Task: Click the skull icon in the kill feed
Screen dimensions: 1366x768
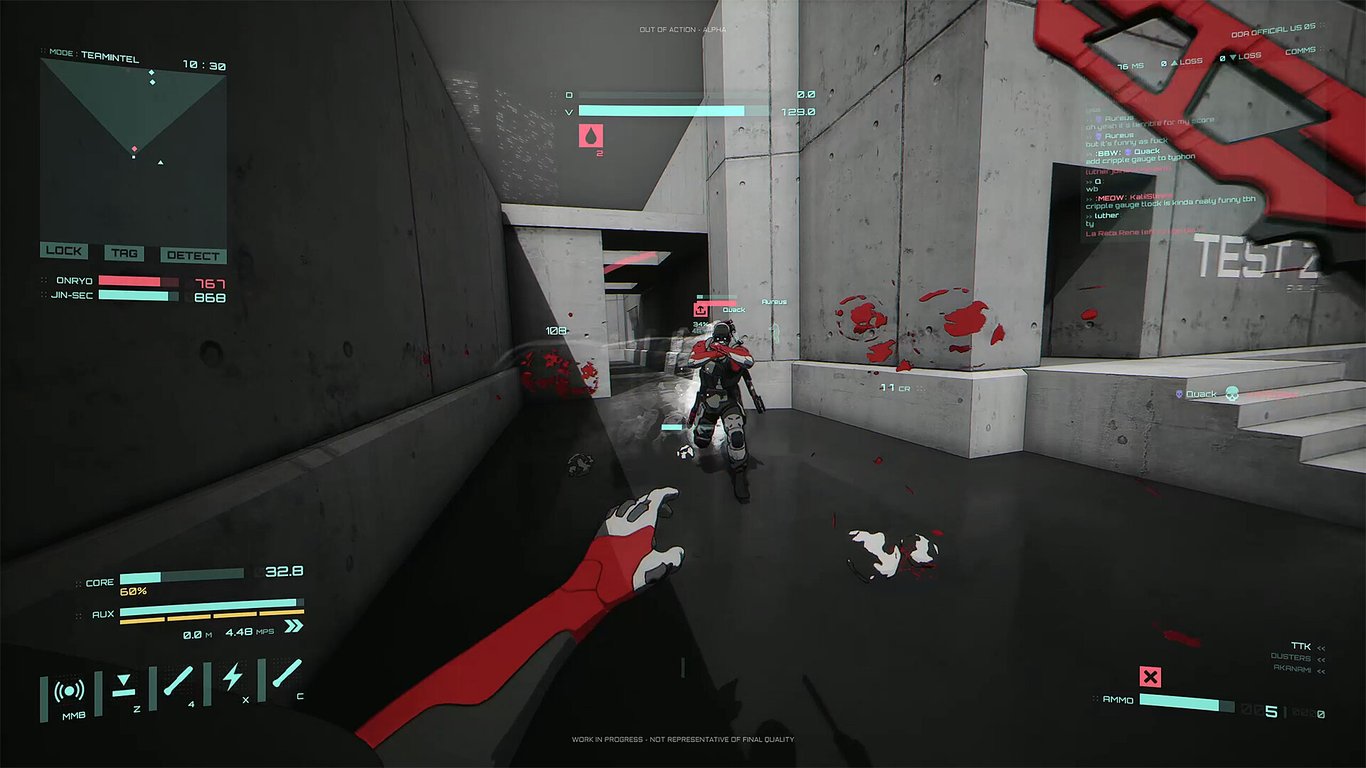Action: (1232, 394)
